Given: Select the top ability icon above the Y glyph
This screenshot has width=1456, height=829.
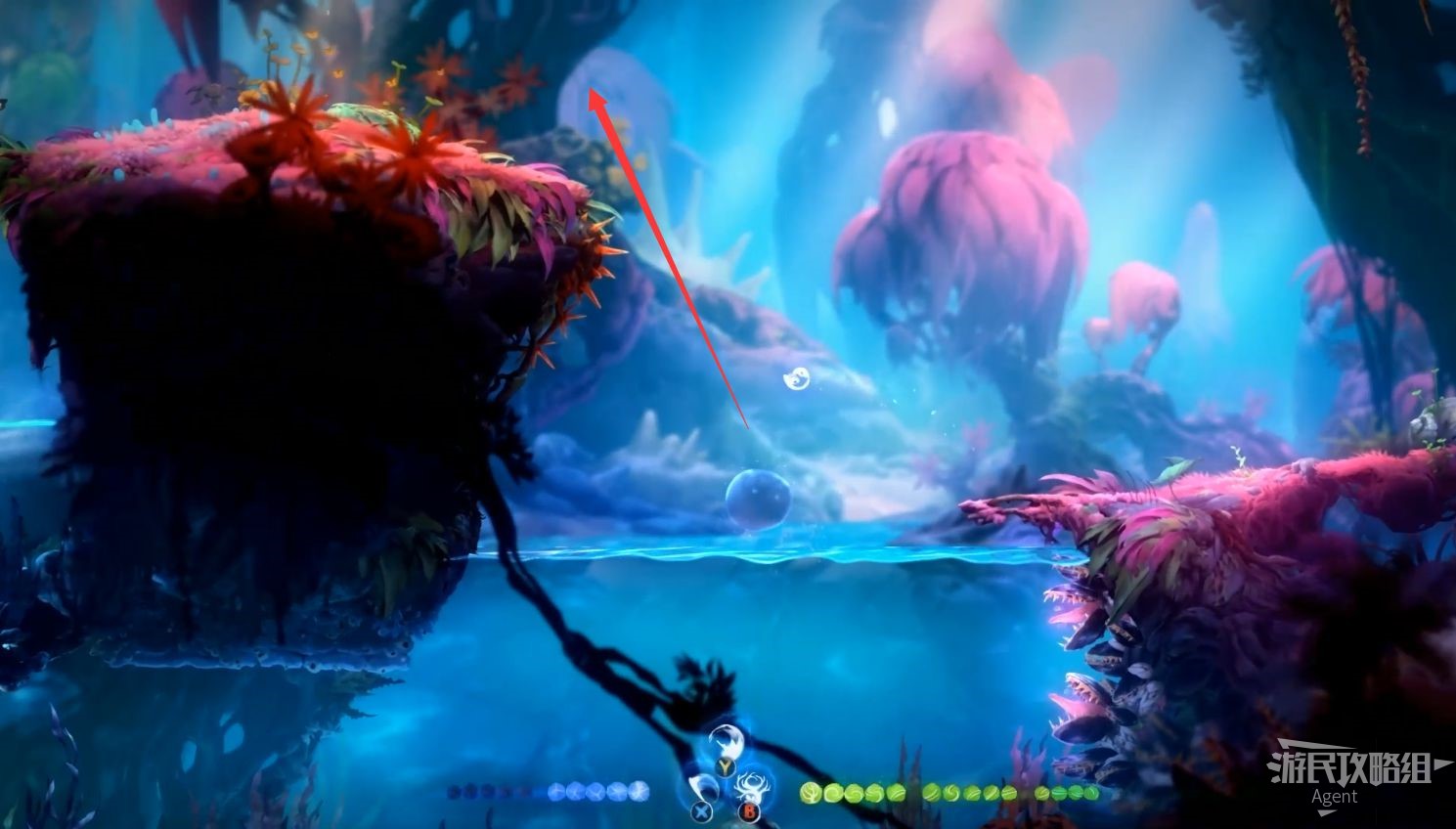Looking at the screenshot, I should click(x=725, y=743).
